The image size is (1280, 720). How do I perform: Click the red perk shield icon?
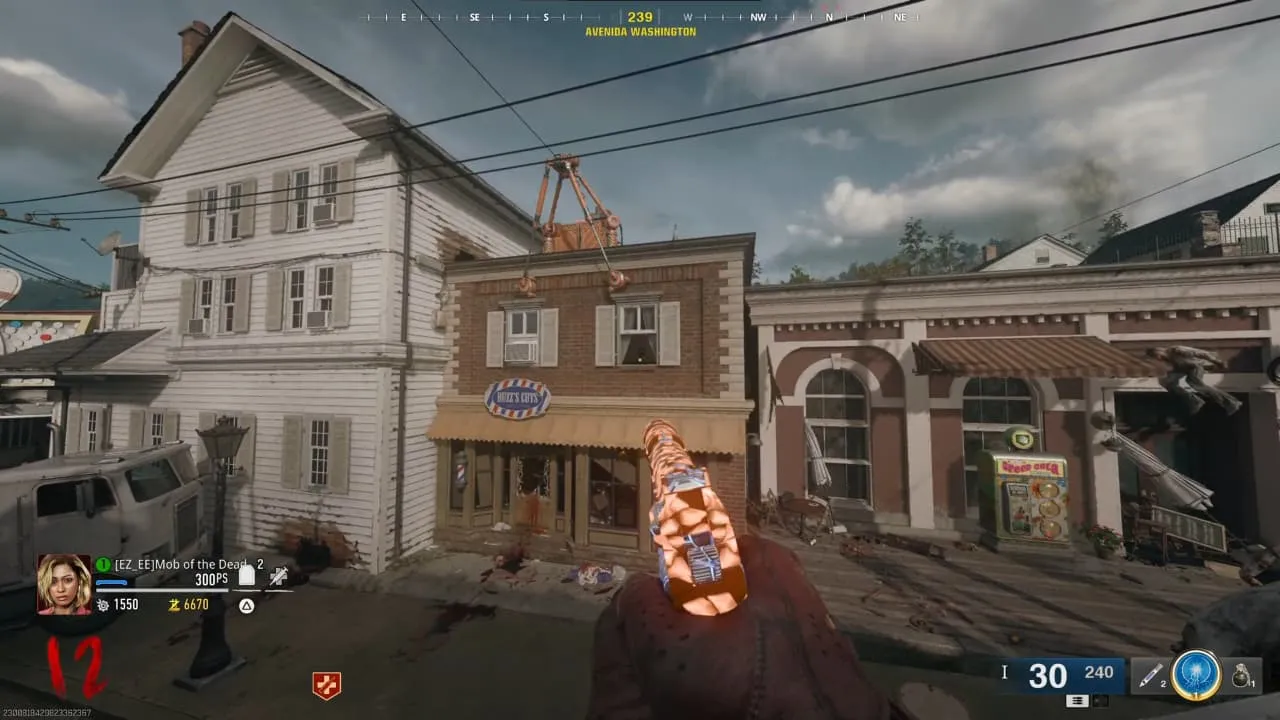[326, 685]
